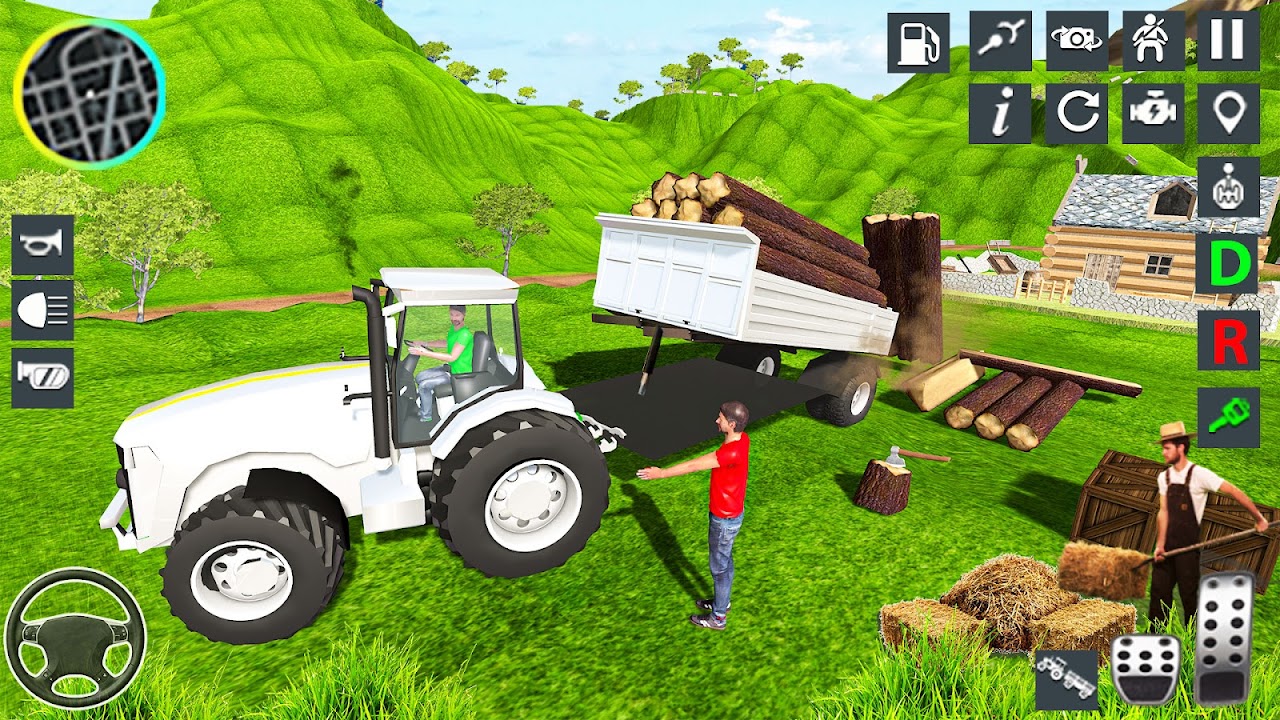The height and width of the screenshot is (720, 1280).
Task: Open the fuel pump refuel menu
Action: click(920, 42)
